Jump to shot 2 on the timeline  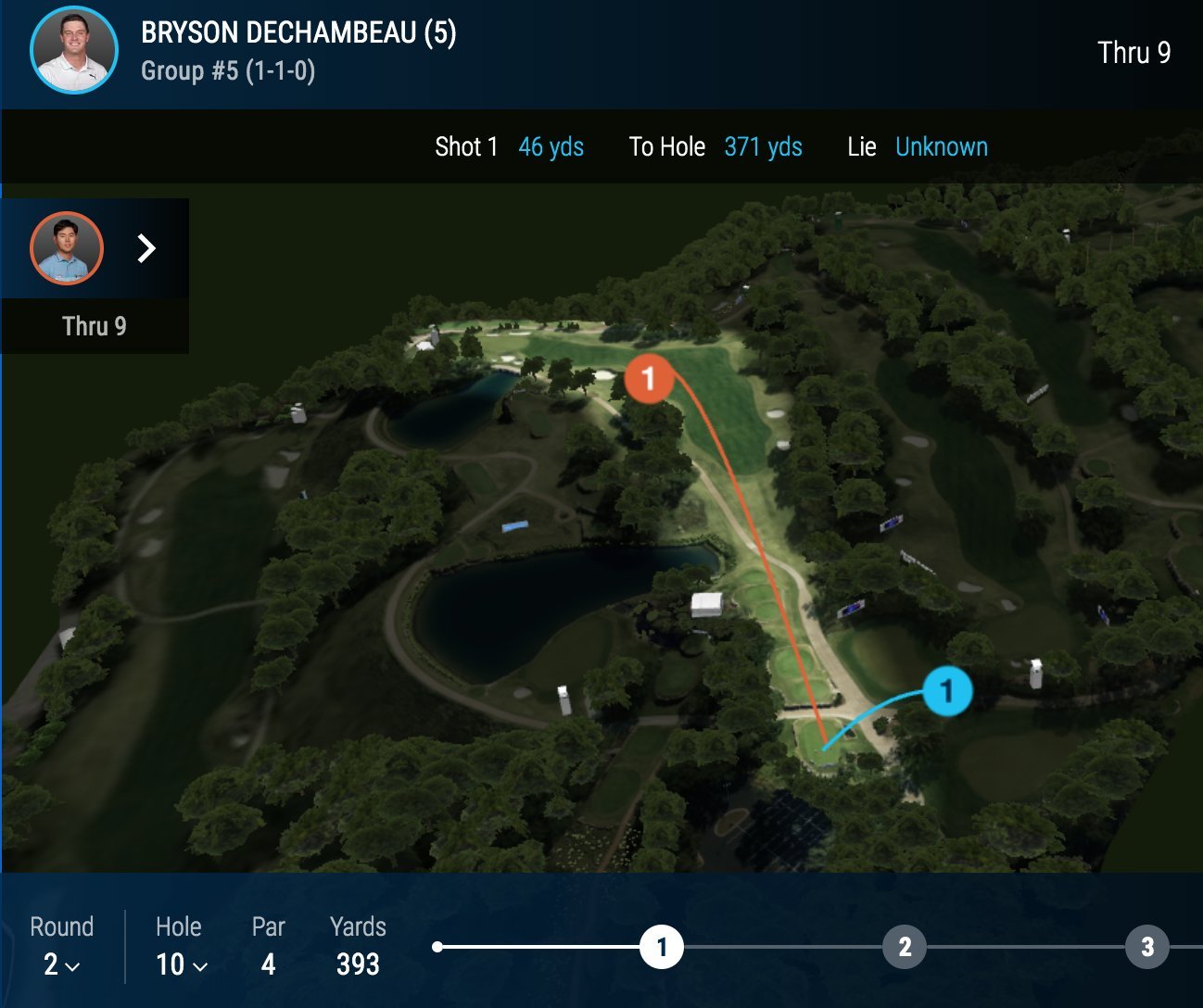pos(905,947)
